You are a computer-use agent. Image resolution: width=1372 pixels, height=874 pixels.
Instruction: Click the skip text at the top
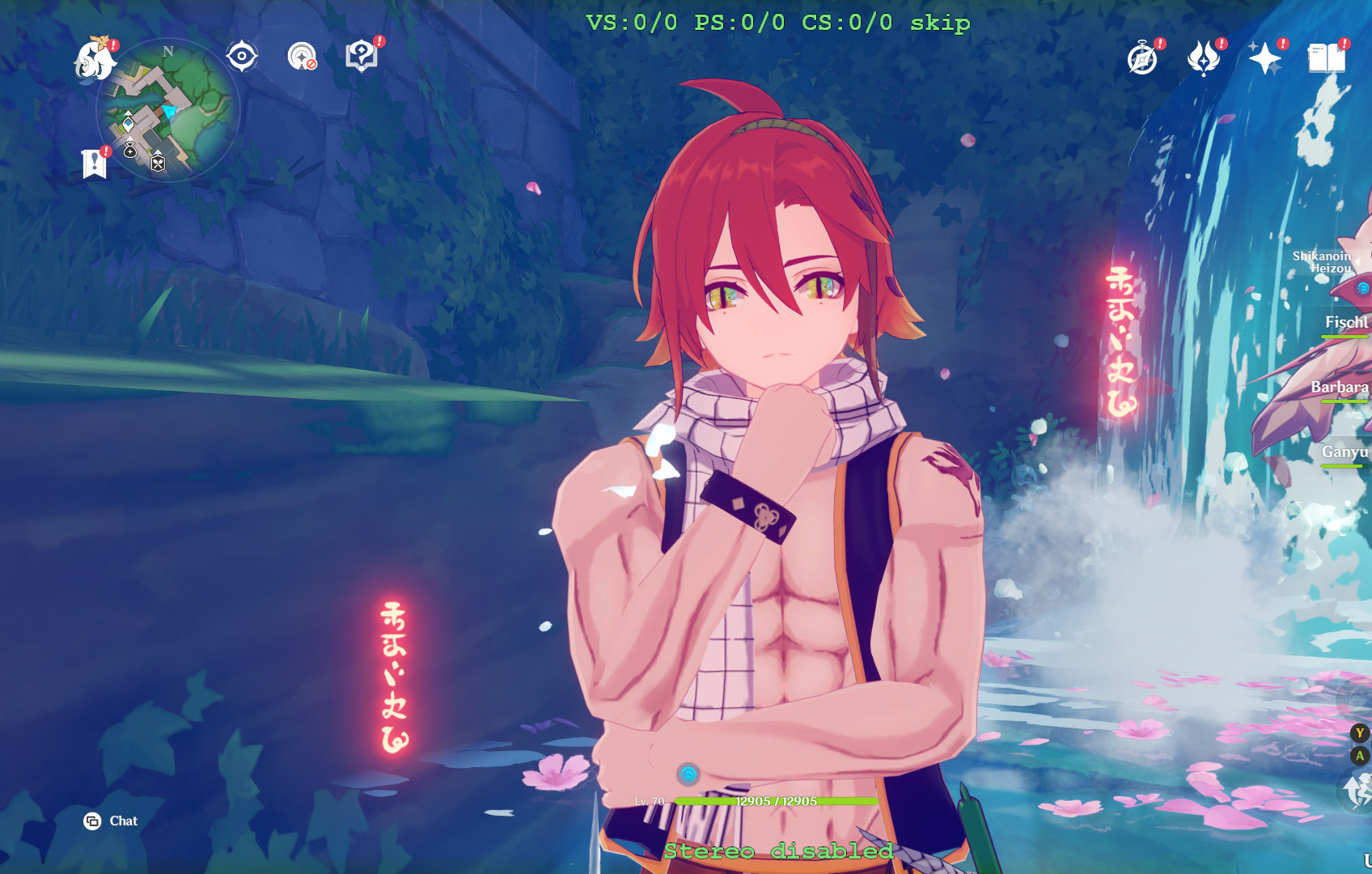click(938, 23)
